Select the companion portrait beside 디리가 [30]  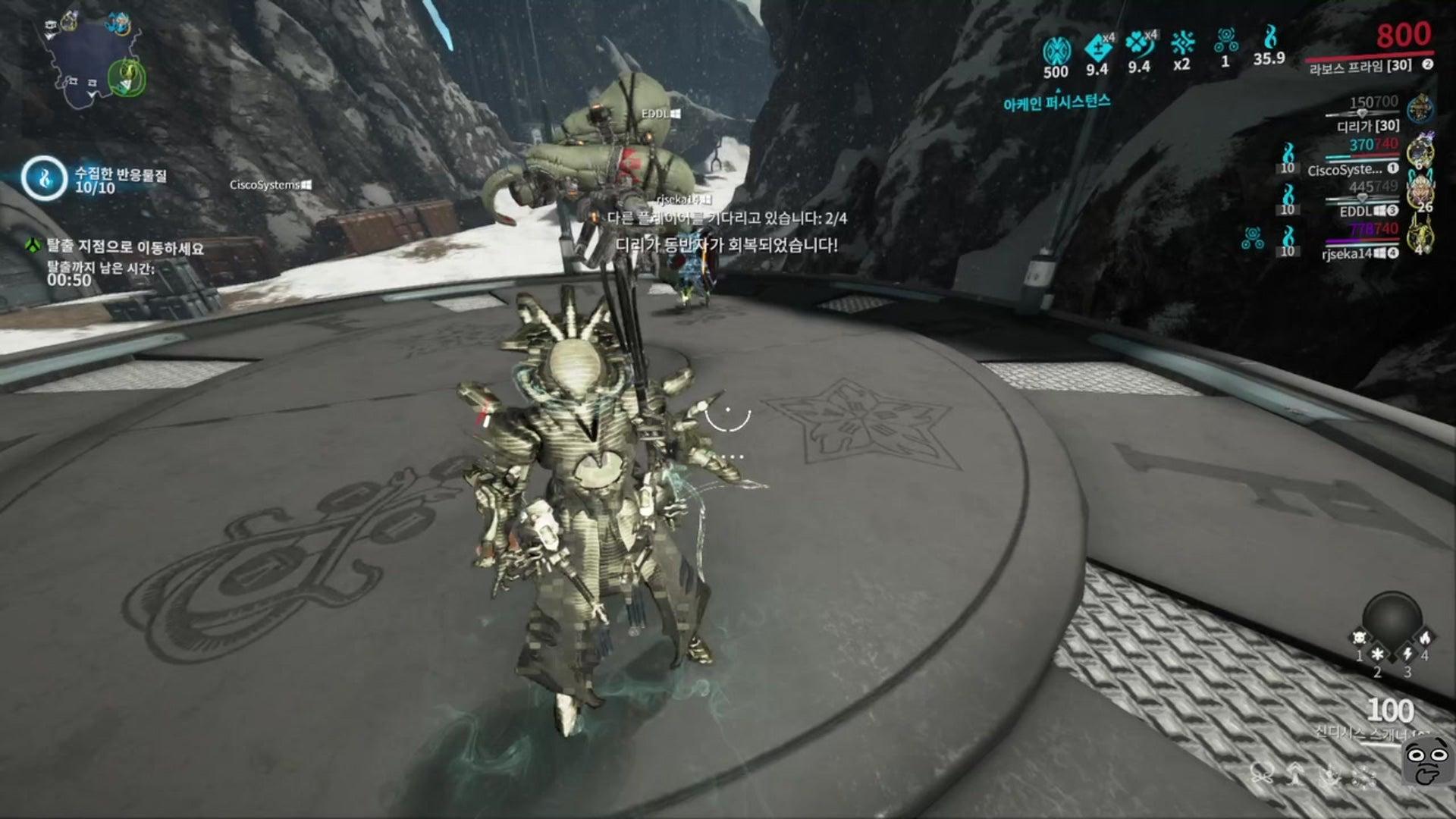click(x=1420, y=109)
